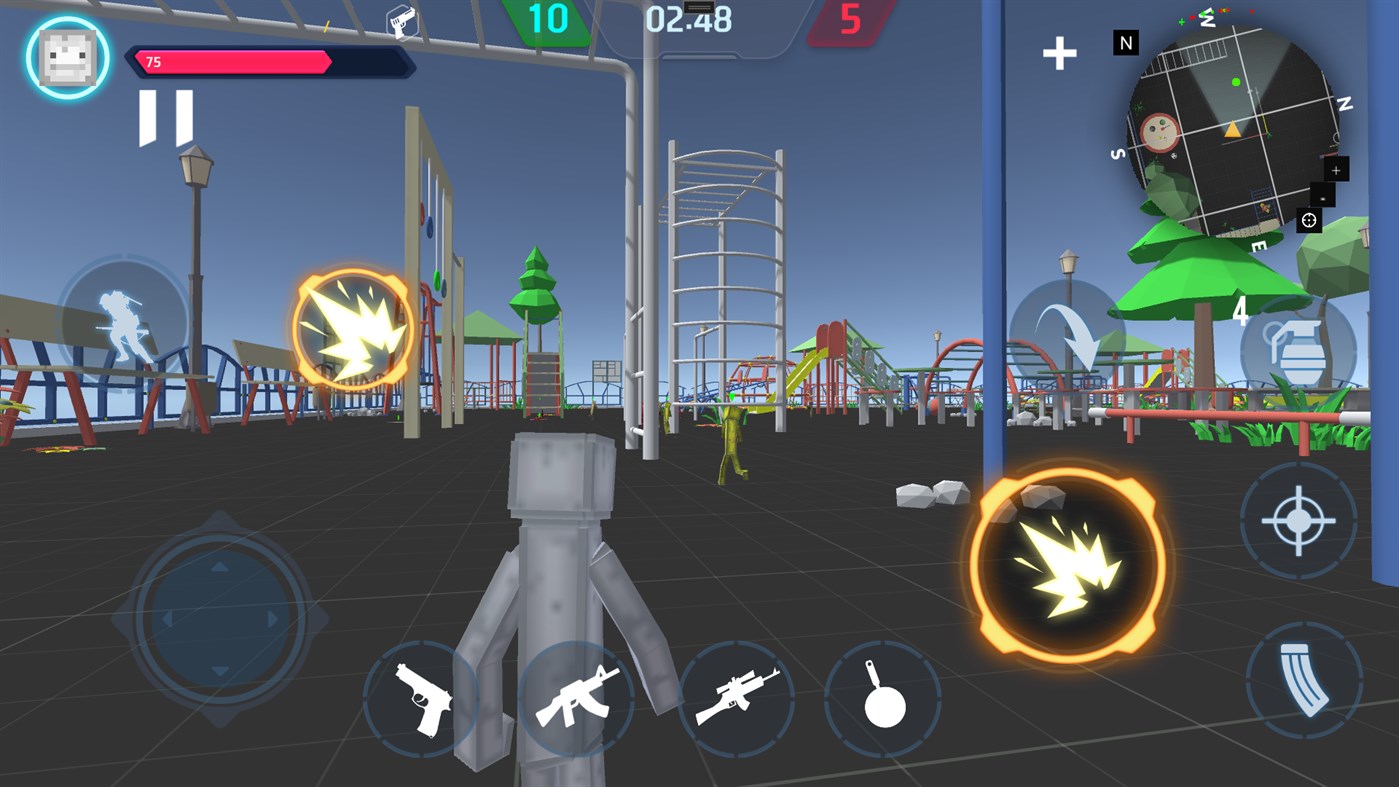The width and height of the screenshot is (1399, 787).
Task: Pause the match
Action: pyautogui.click(x=164, y=116)
